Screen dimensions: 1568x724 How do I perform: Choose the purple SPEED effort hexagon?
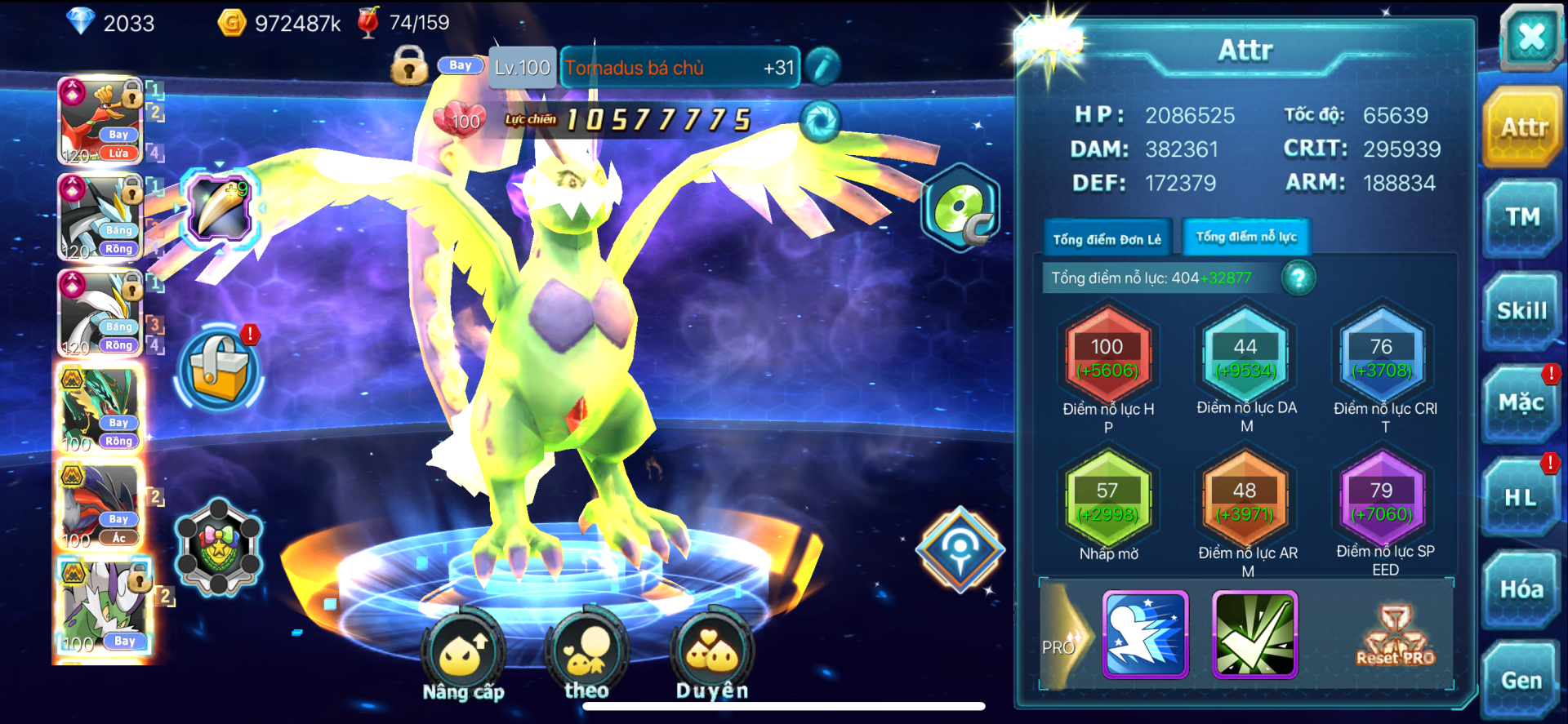1382,501
